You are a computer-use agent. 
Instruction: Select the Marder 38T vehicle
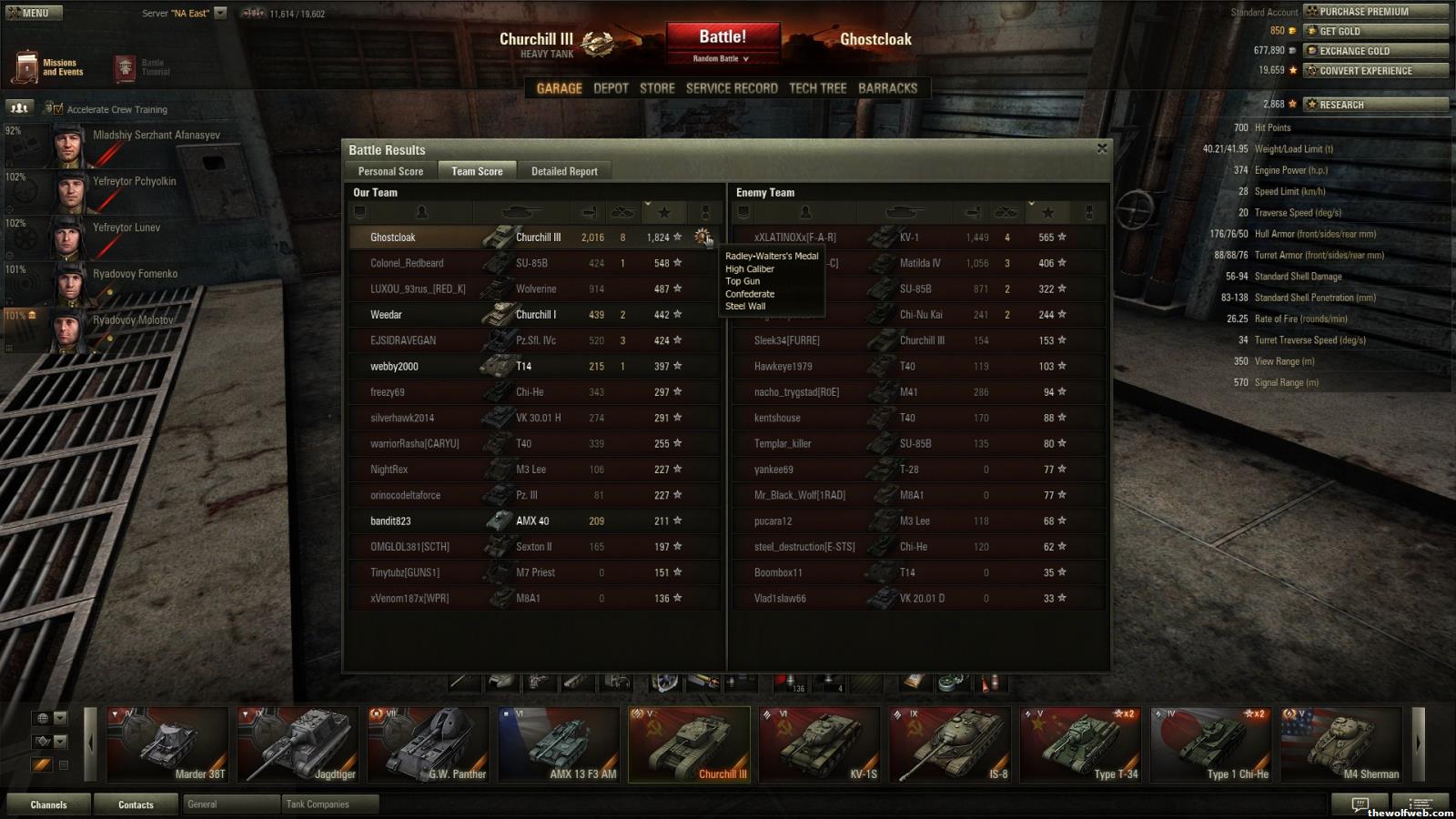pyautogui.click(x=167, y=744)
